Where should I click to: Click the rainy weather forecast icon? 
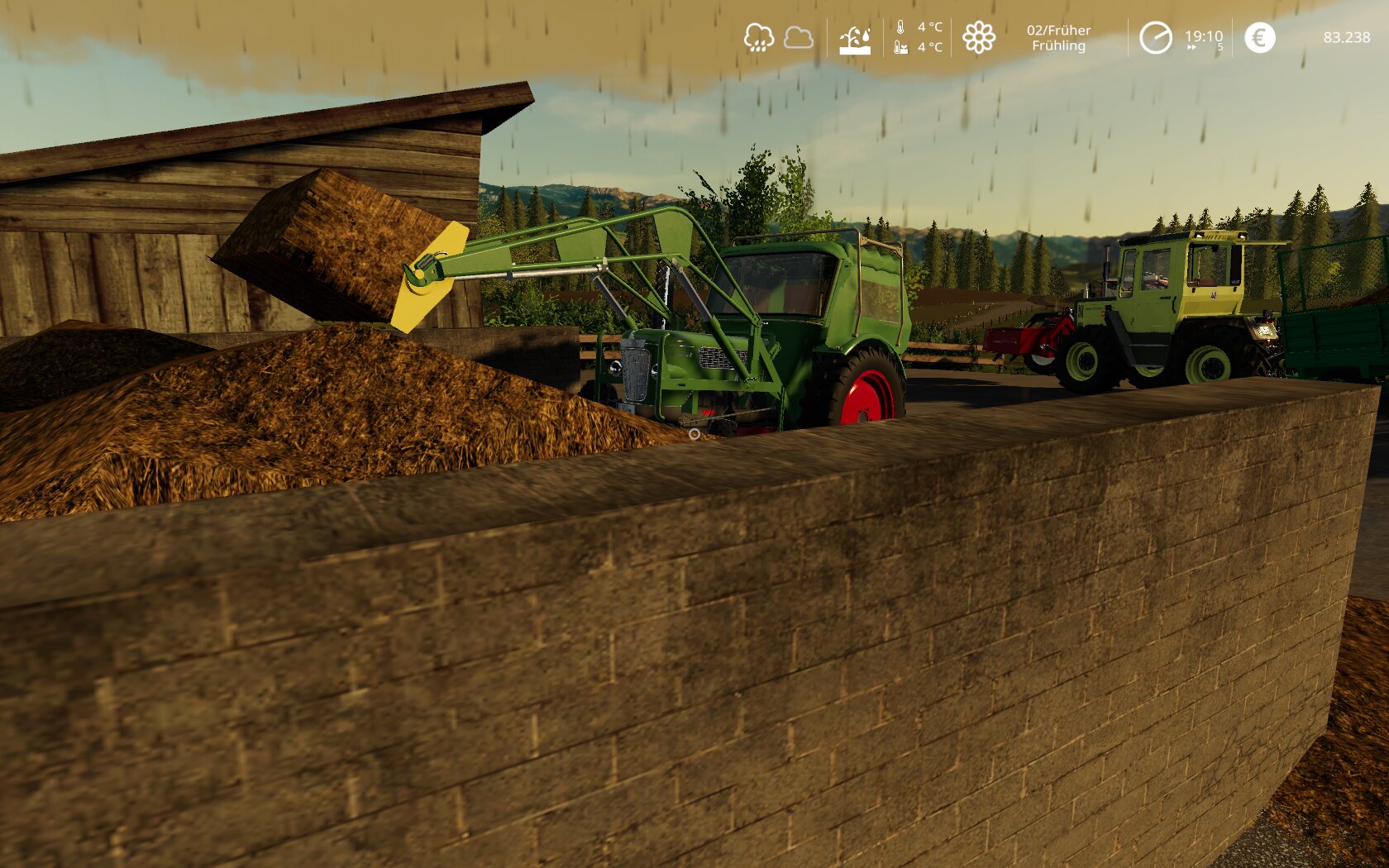click(758, 37)
